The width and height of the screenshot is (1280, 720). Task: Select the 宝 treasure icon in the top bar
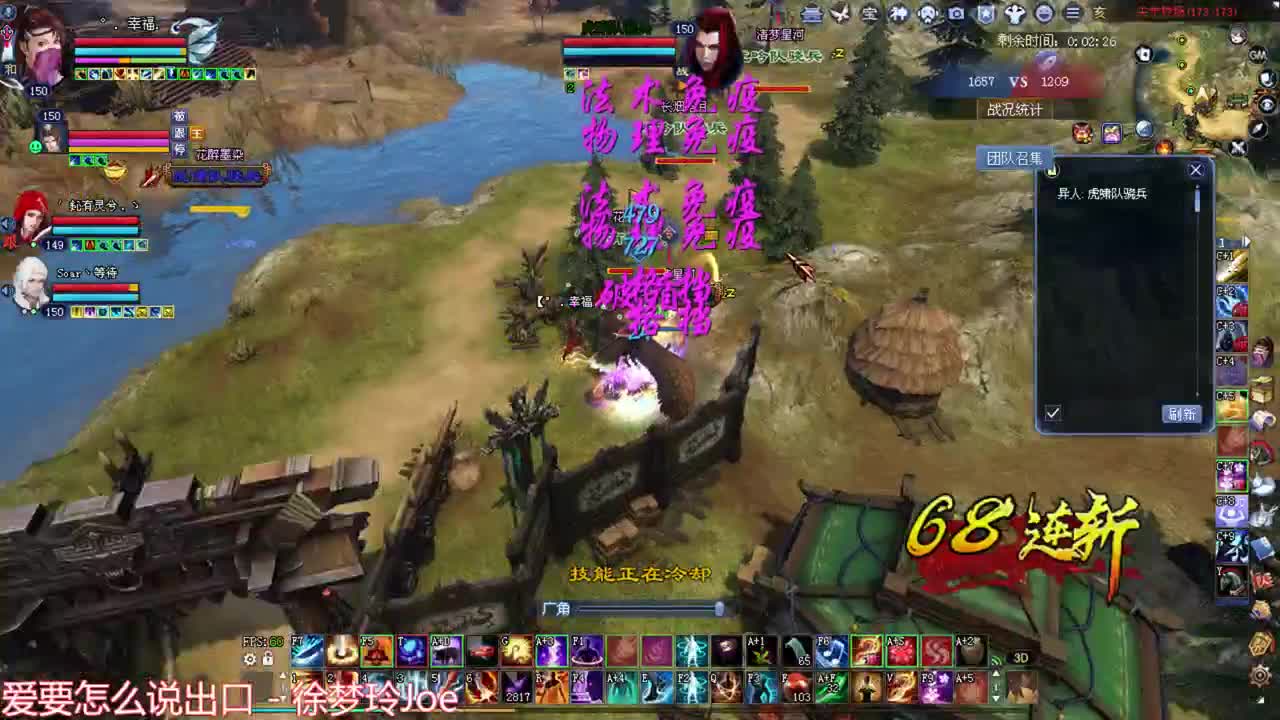869,14
